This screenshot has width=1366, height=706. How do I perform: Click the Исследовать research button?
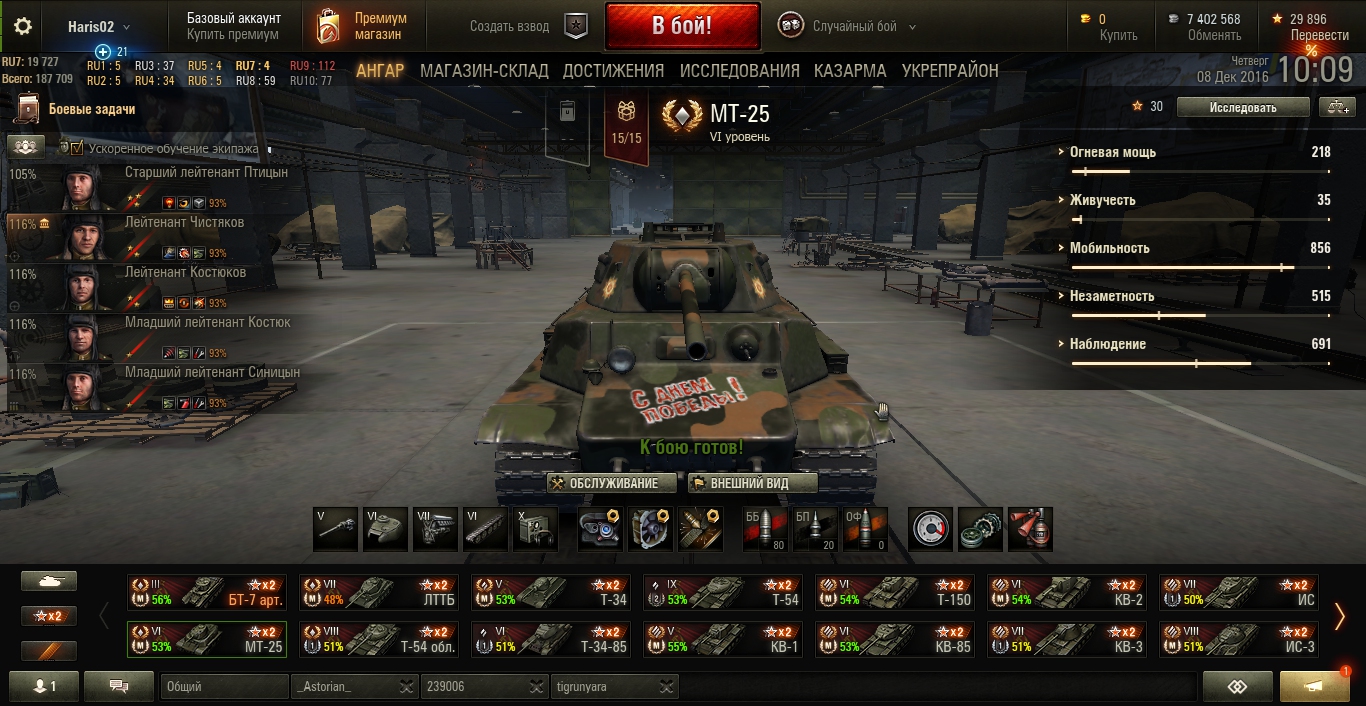coord(1242,107)
